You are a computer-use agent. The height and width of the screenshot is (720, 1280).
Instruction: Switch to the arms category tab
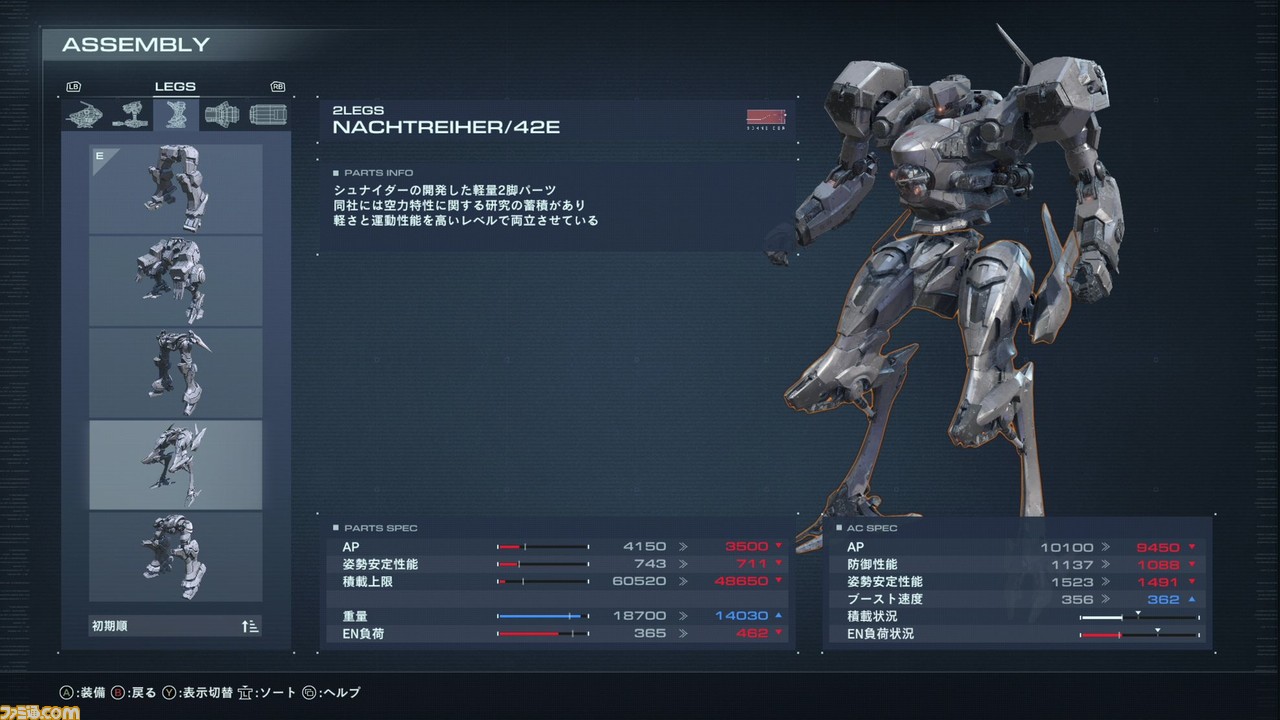click(130, 115)
